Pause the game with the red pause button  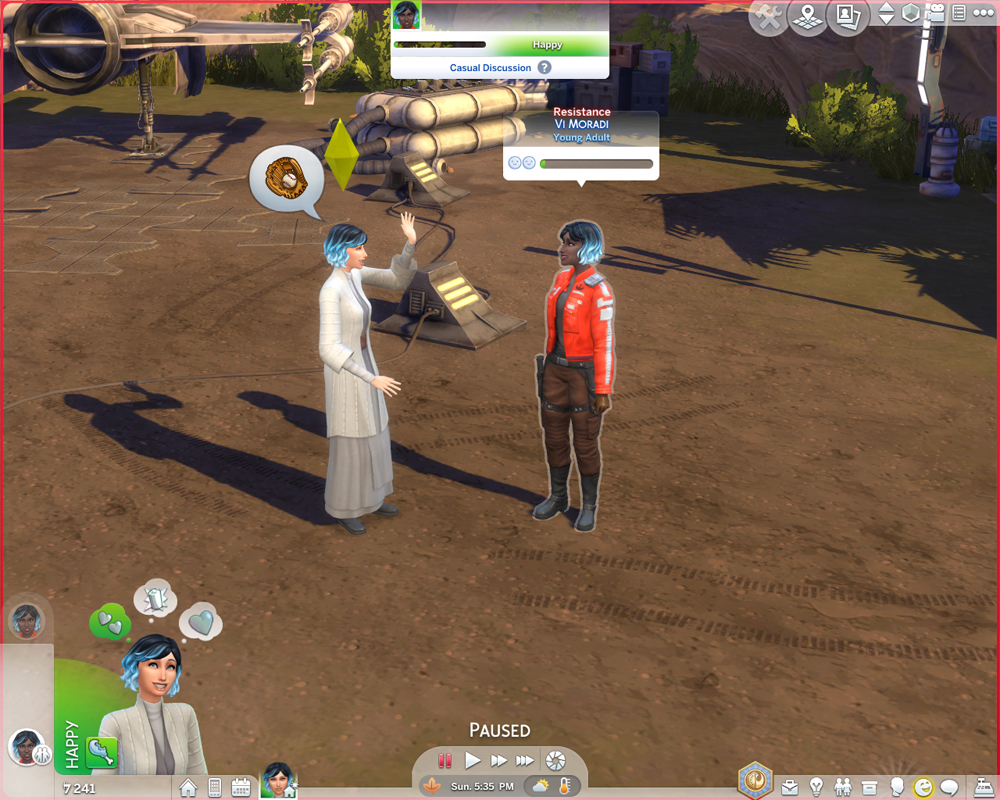click(445, 761)
